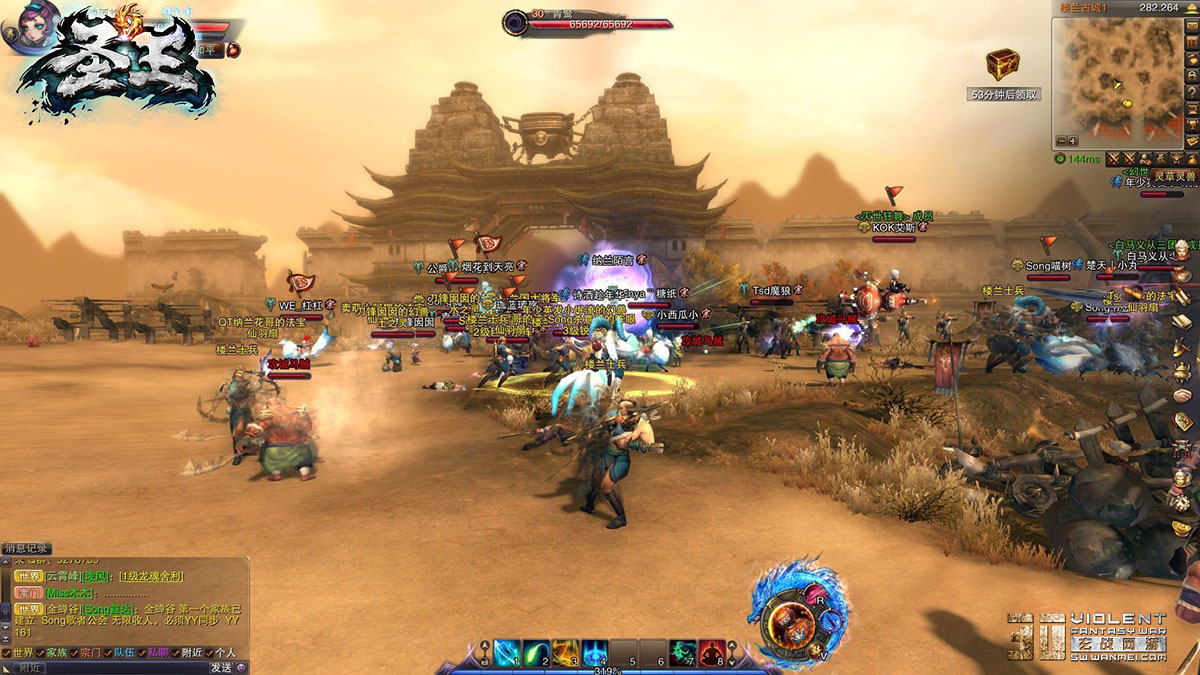1200x675 pixels.
Task: Open the chat emoji face picker
Action: [242, 667]
